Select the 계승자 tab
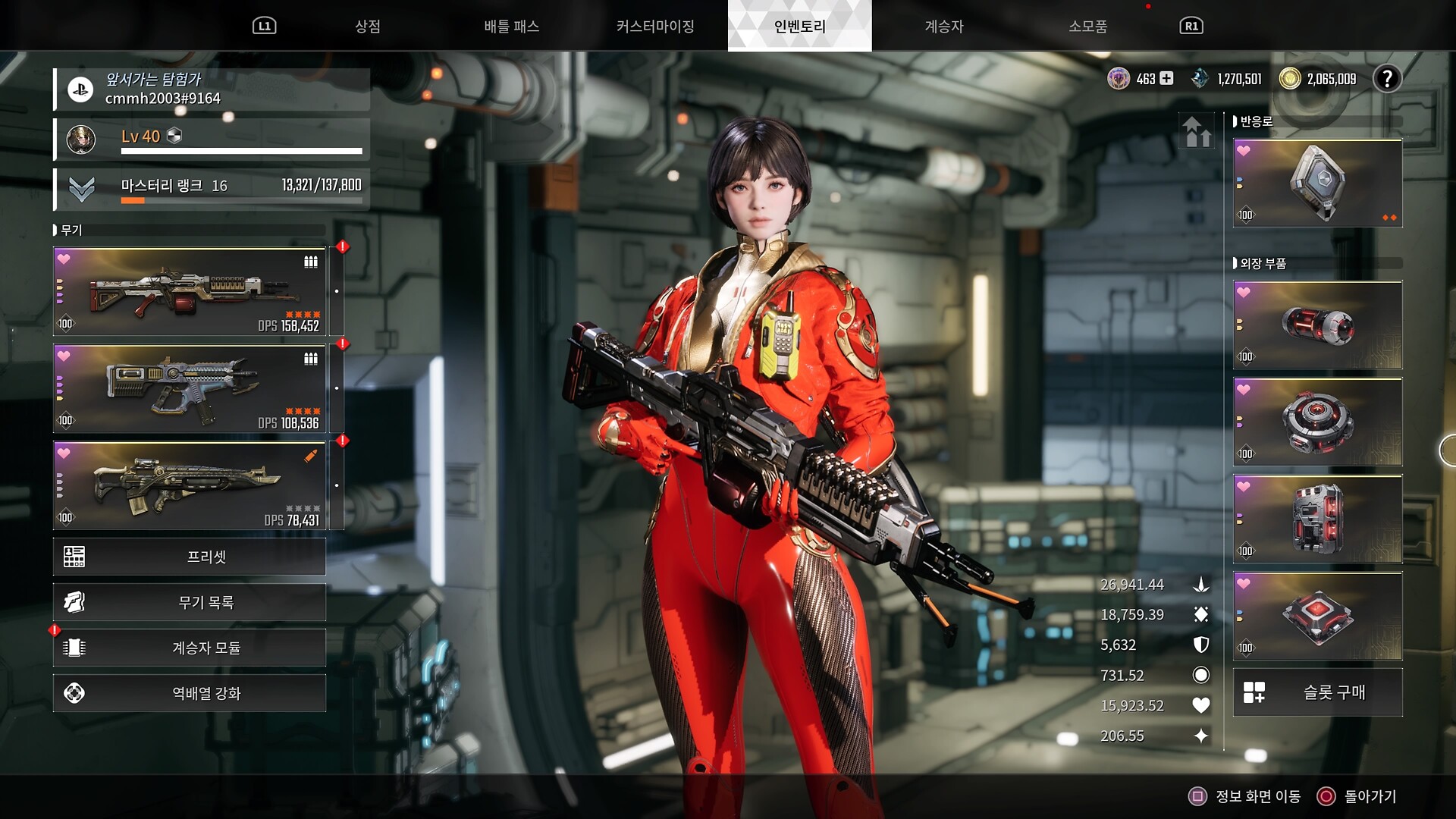 pos(943,27)
